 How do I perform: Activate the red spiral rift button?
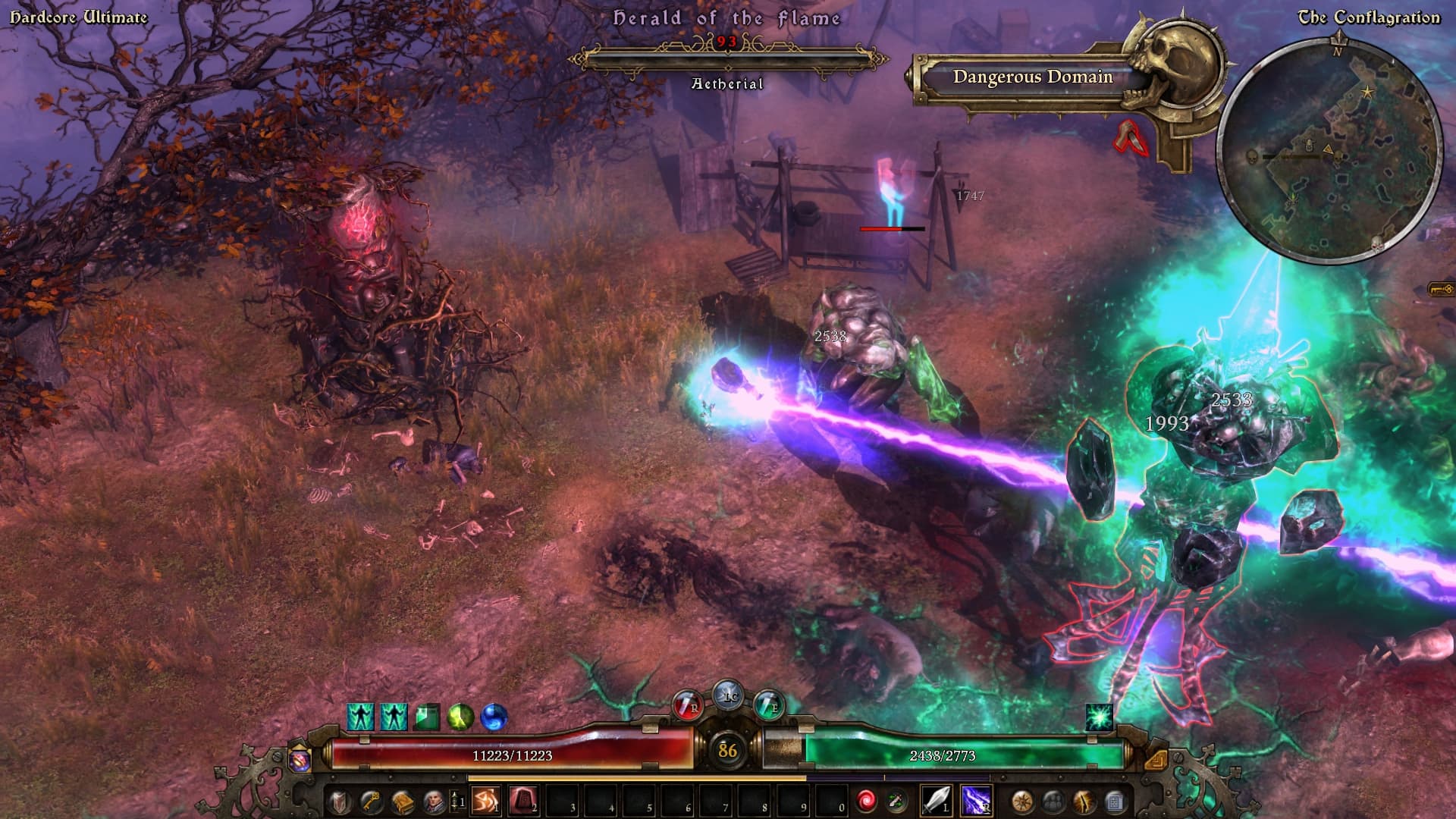click(866, 801)
